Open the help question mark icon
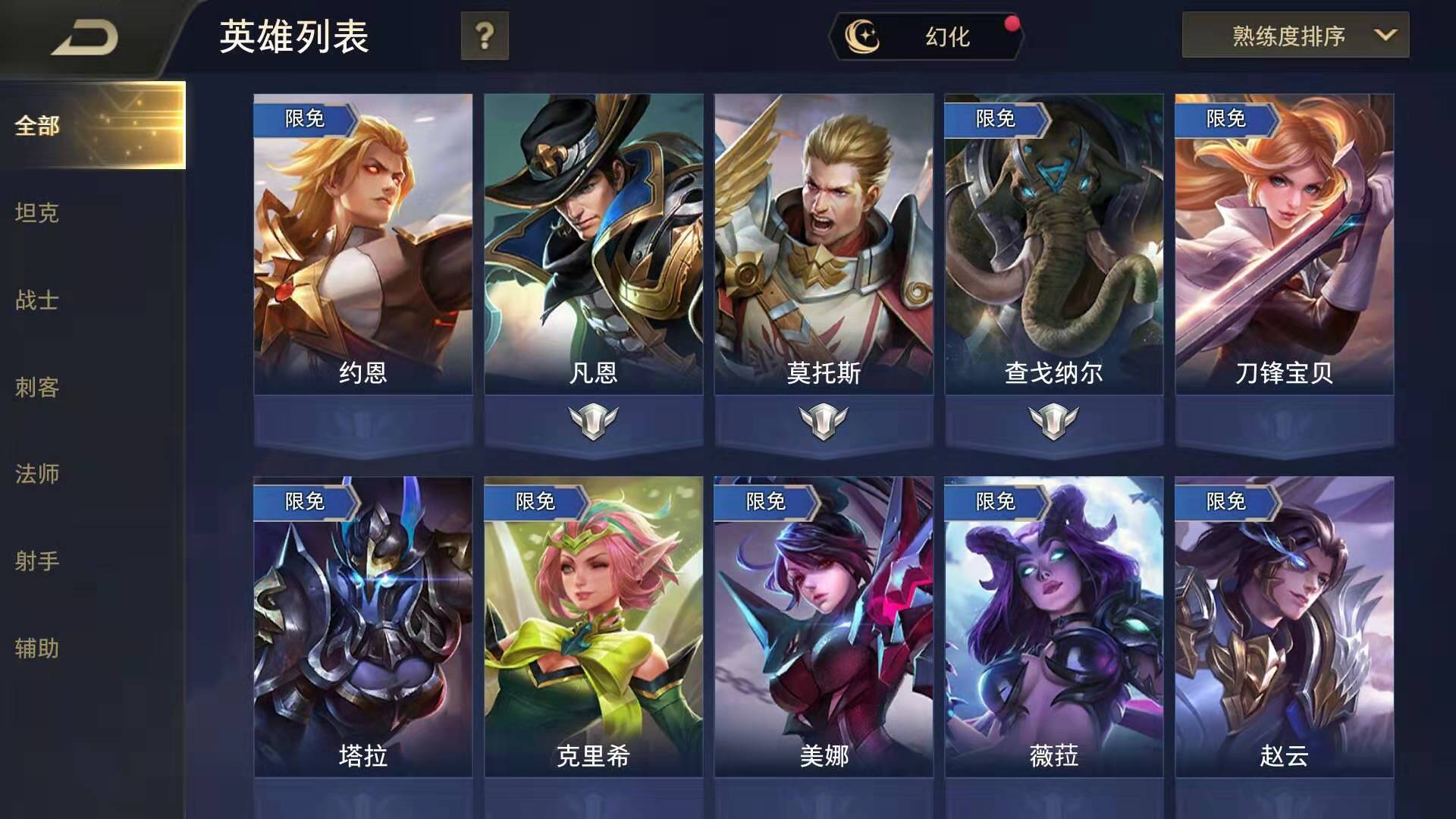The height and width of the screenshot is (819, 1456). pos(485,35)
